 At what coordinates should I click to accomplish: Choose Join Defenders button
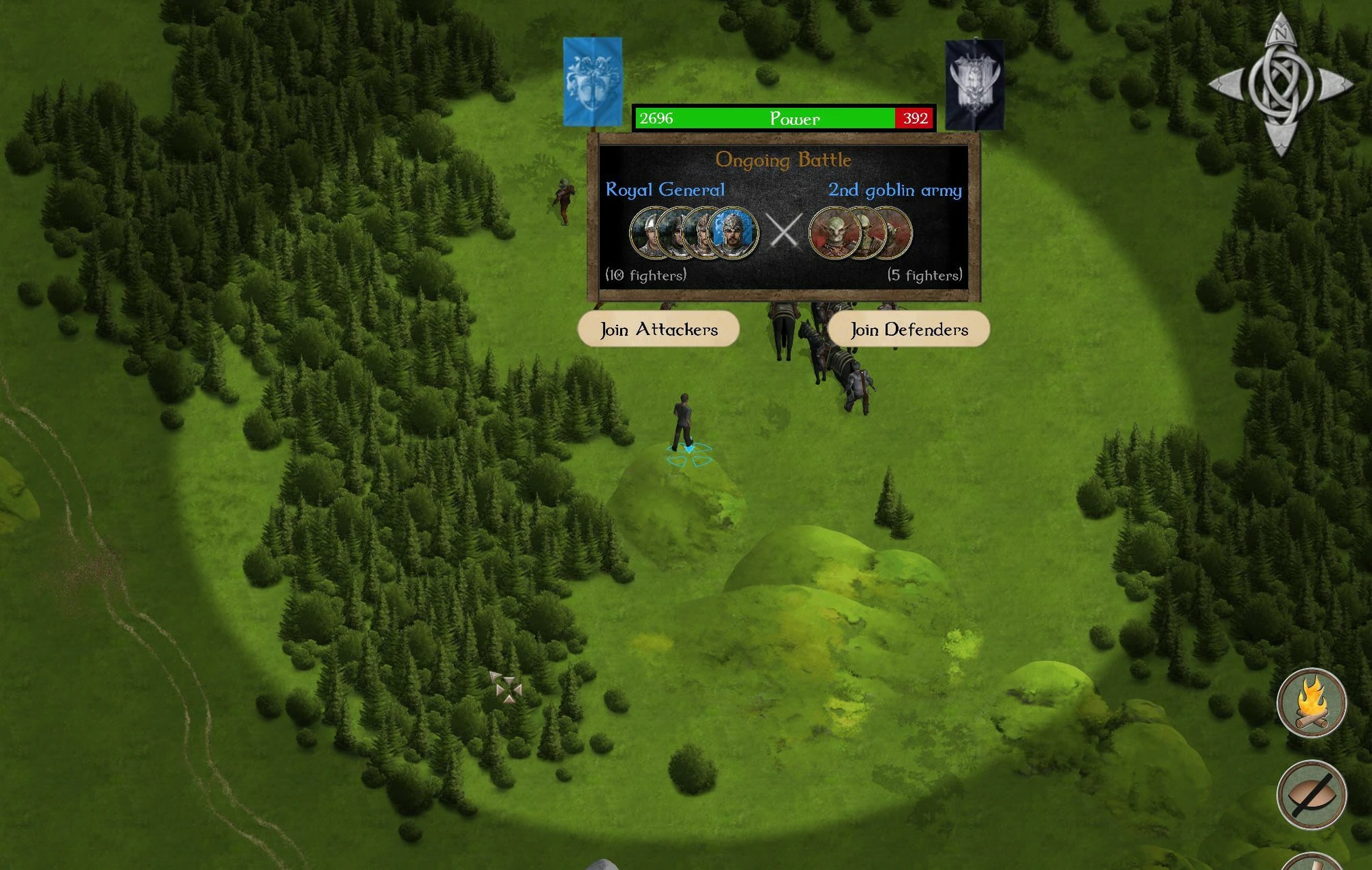[x=908, y=329]
